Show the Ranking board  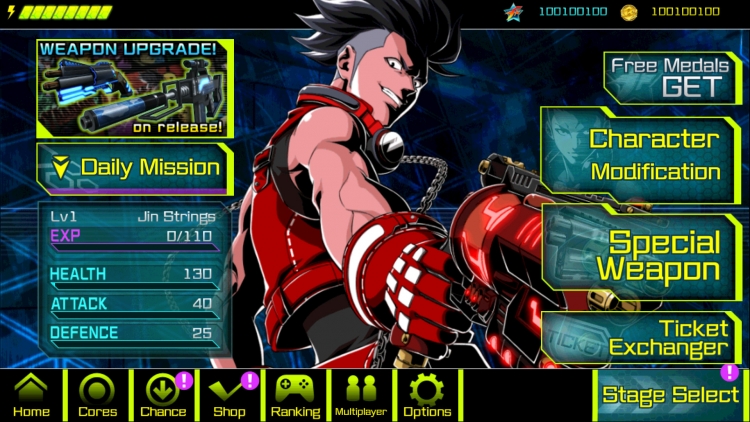[296, 396]
